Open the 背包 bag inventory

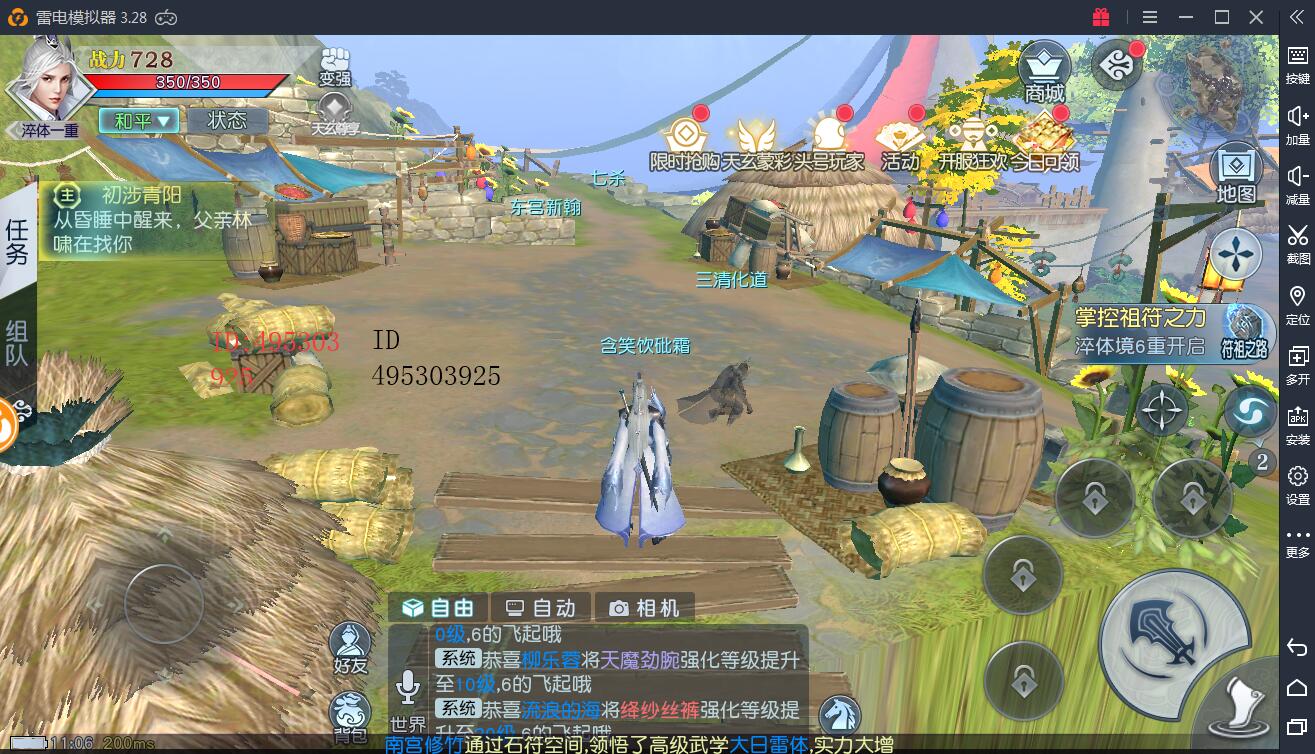pyautogui.click(x=350, y=718)
